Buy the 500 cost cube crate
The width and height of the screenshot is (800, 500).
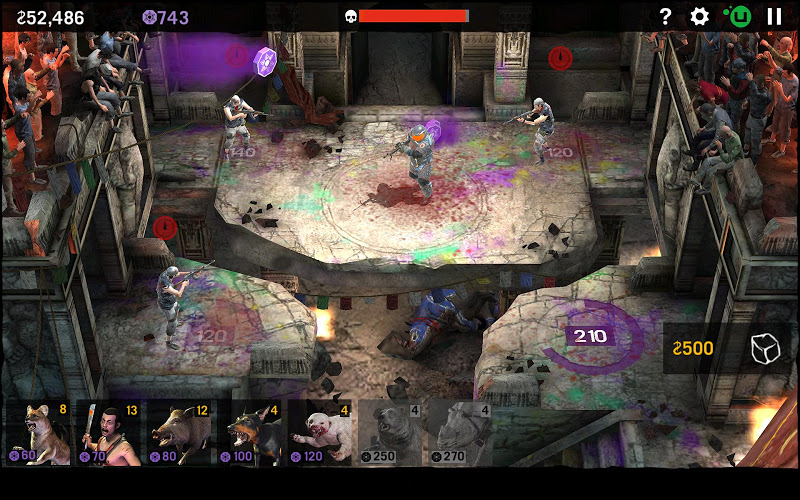click(x=728, y=348)
